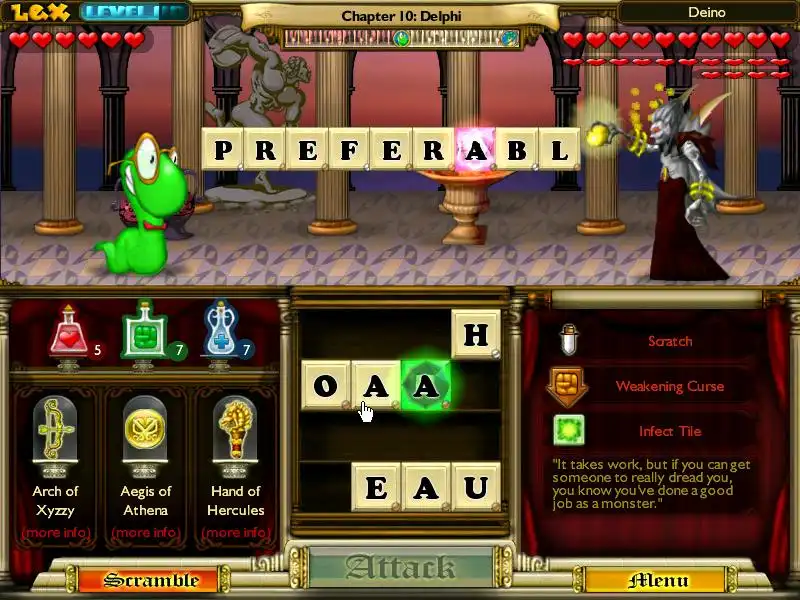This screenshot has height=600, width=800.
Task: Use the red heart health potion
Action: tap(66, 332)
